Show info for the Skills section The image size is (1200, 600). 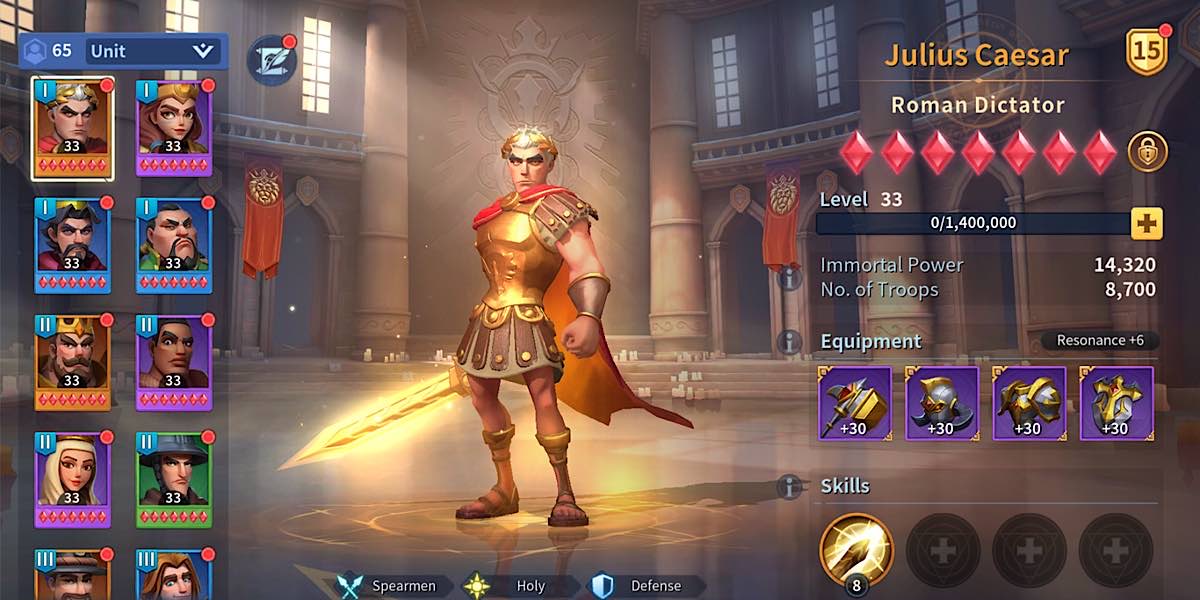click(x=790, y=487)
